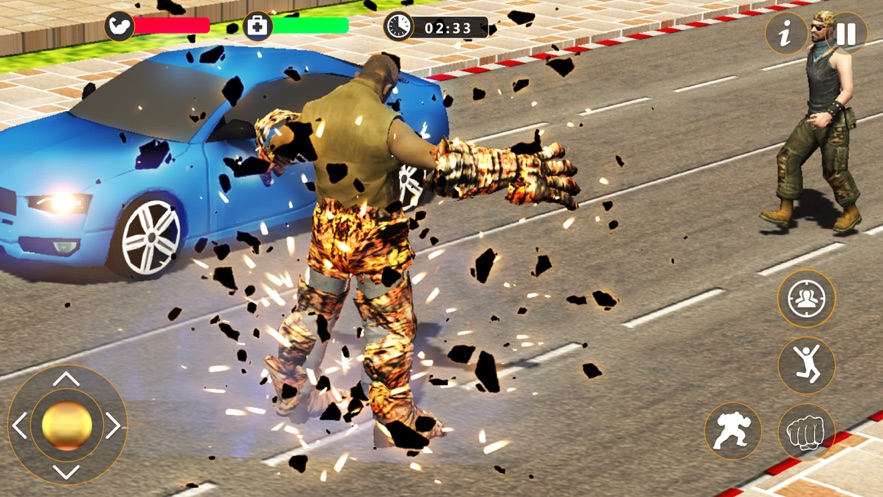The height and width of the screenshot is (497, 883).
Task: Click the joystick's right arrow
Action: (113, 426)
